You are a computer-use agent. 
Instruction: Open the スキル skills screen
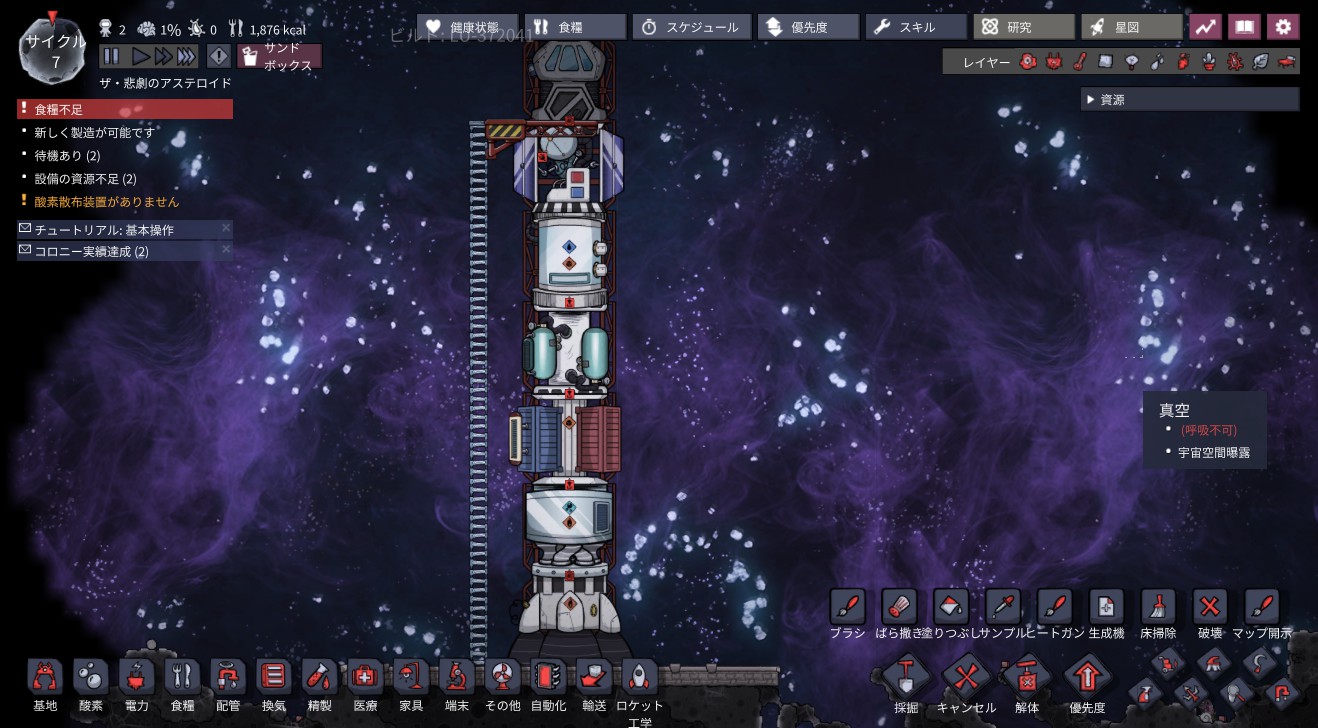pos(915,27)
